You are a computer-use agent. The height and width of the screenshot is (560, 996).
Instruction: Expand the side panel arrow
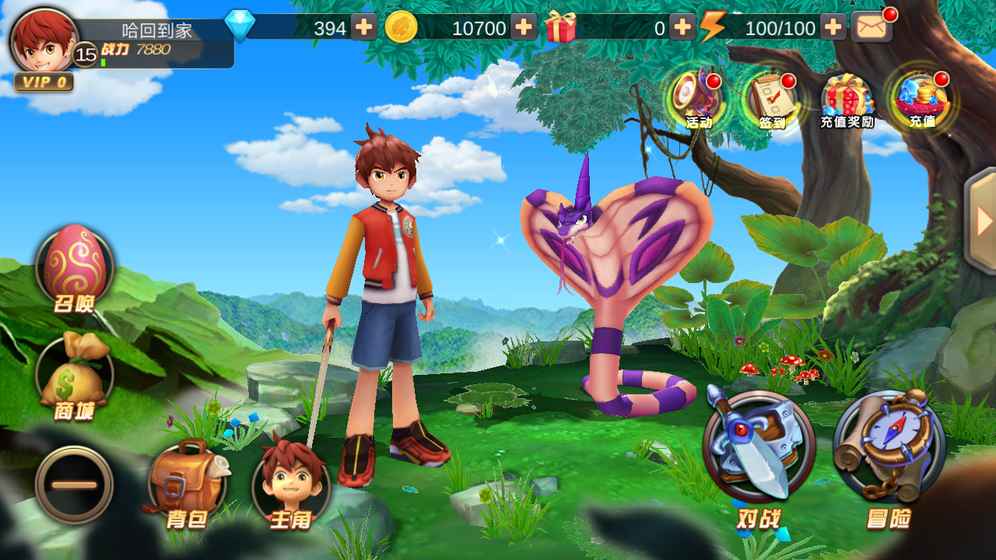[981, 222]
